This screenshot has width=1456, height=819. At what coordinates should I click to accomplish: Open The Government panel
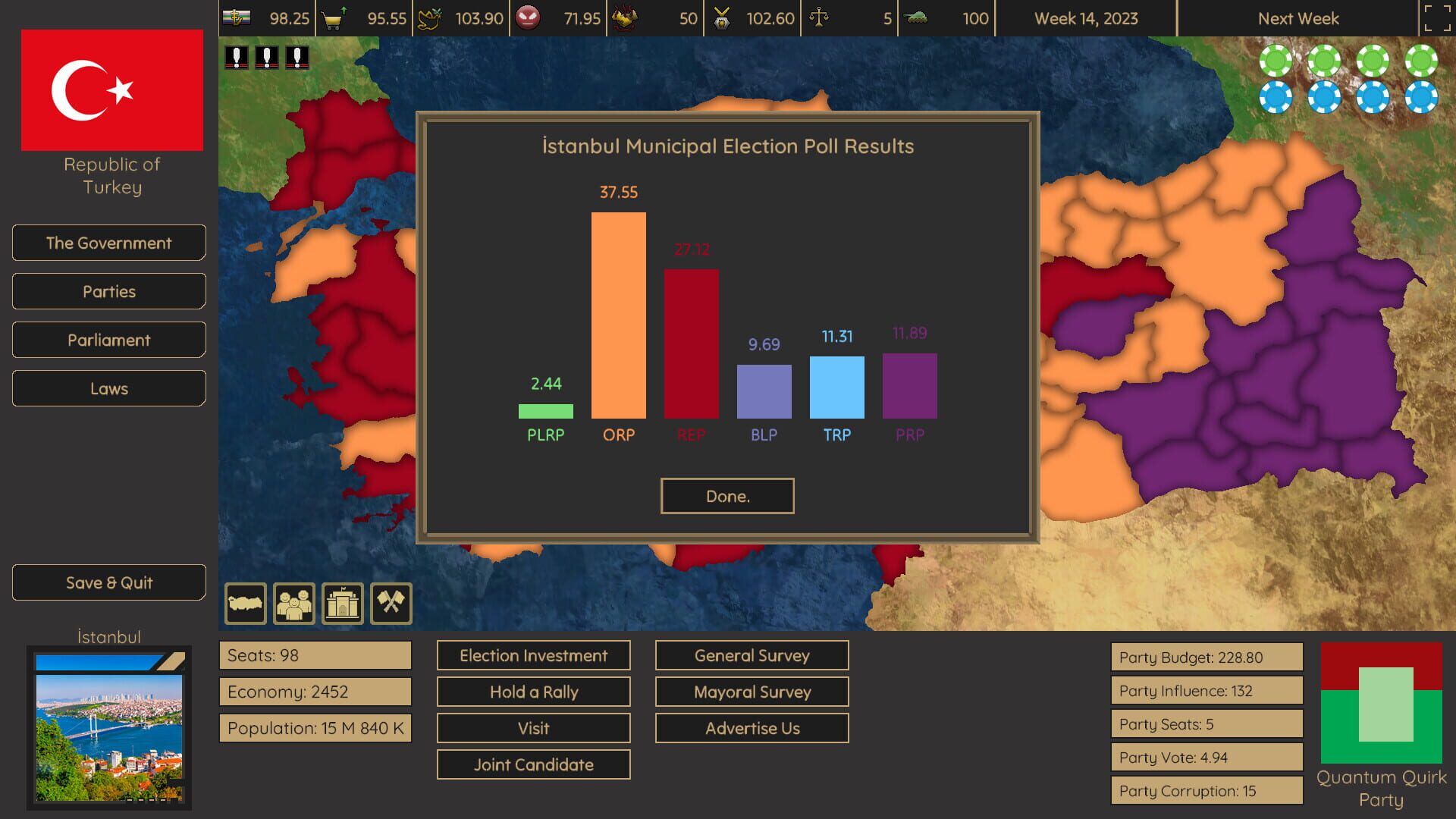point(108,243)
